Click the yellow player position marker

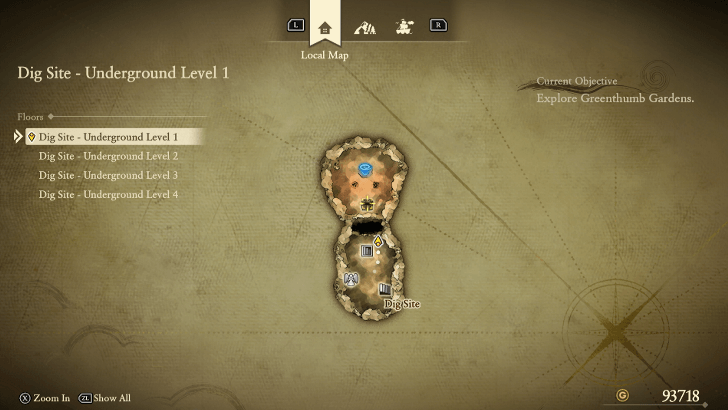[x=378, y=241]
